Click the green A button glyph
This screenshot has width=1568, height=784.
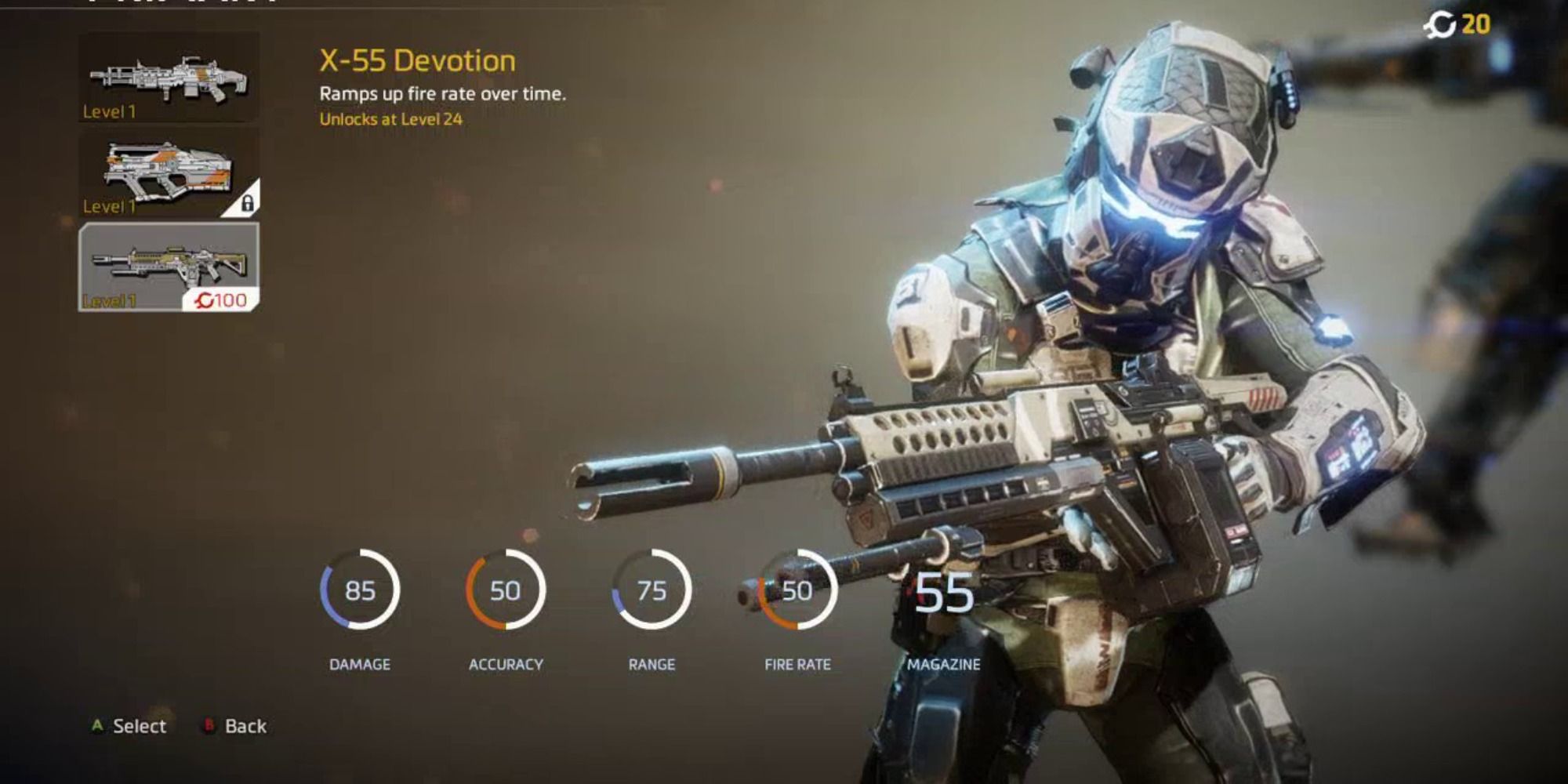(96, 726)
